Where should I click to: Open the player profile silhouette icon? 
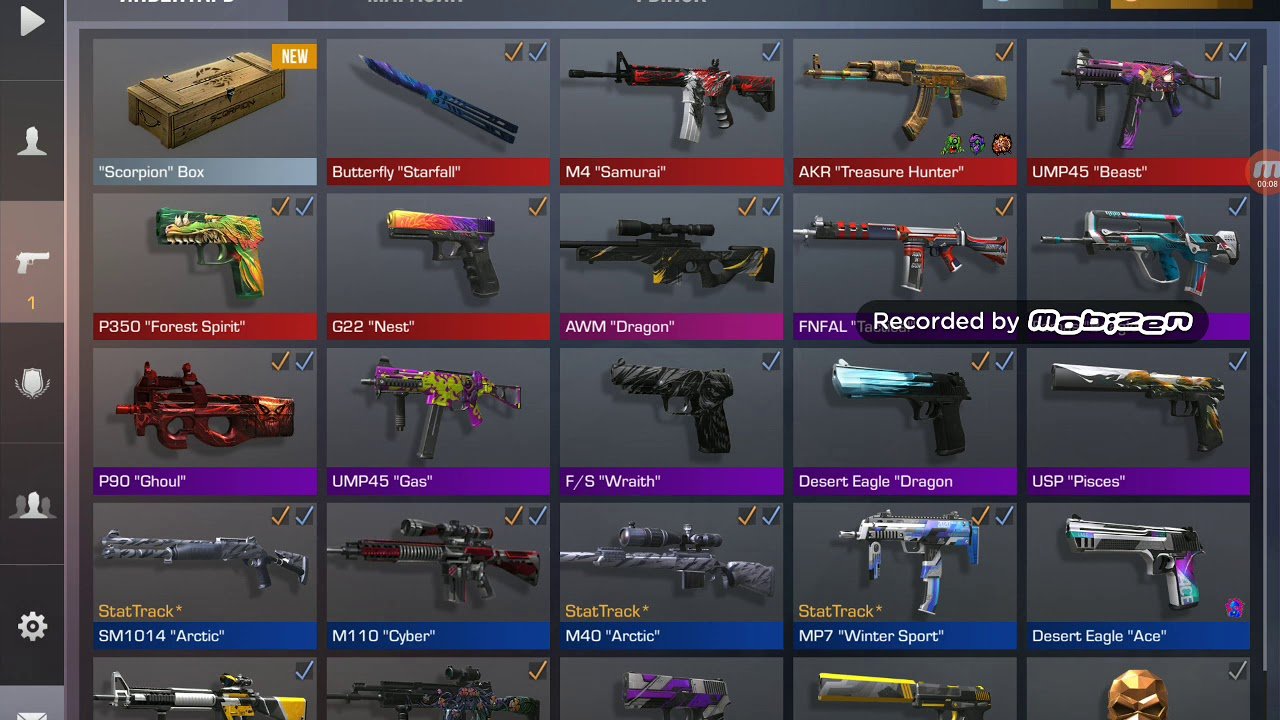[32, 141]
